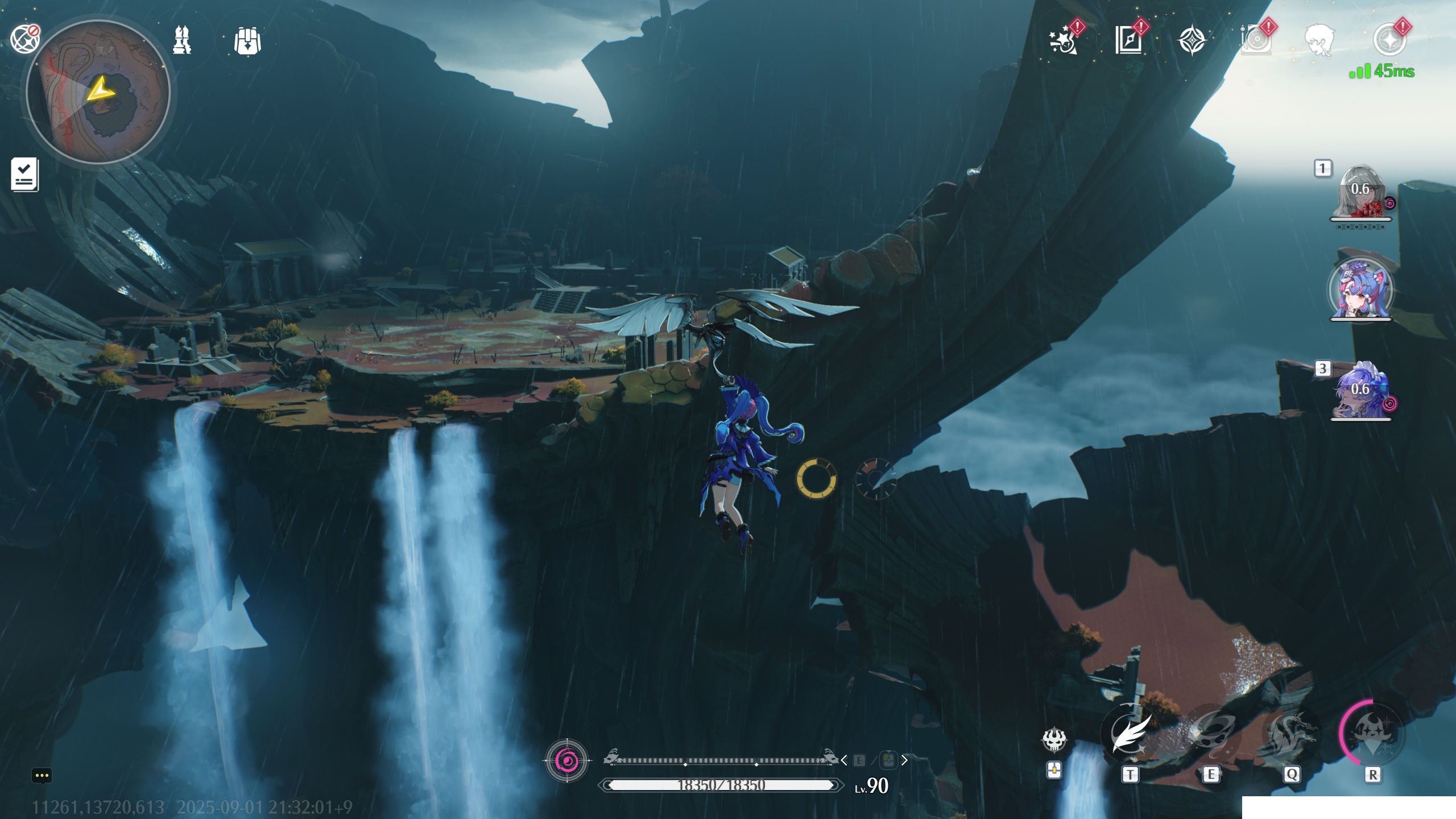Use the swirling resonance skill icon
Viewport: 1456px width, 819px height.
[x=1211, y=733]
